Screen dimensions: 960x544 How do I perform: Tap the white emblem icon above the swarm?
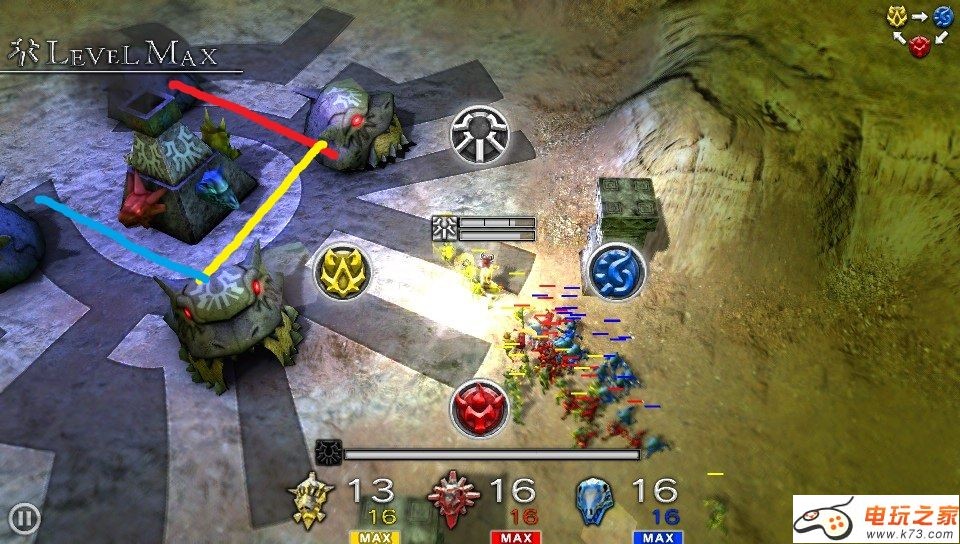[480, 134]
